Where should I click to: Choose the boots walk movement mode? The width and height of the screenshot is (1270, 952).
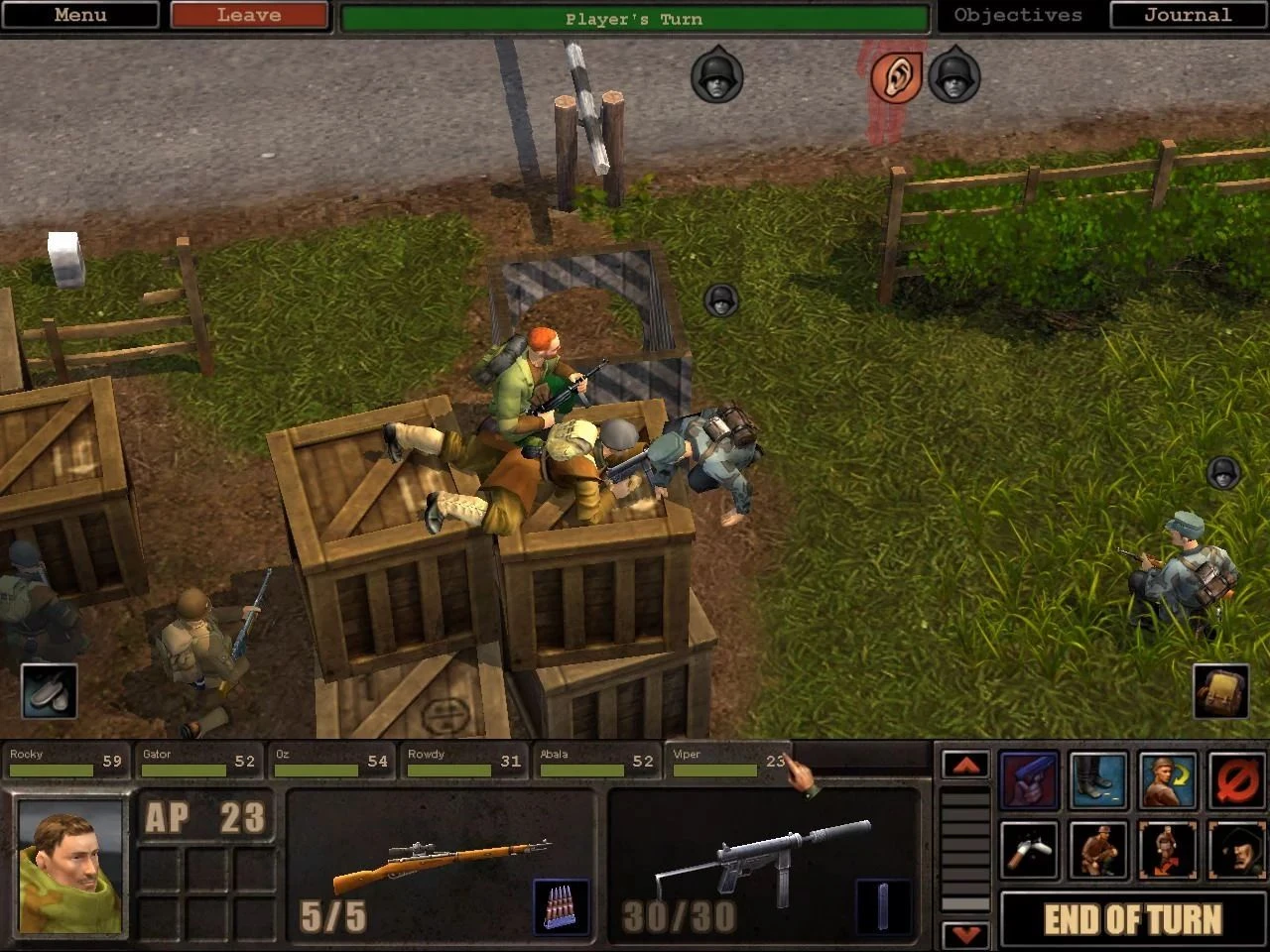1098,780
